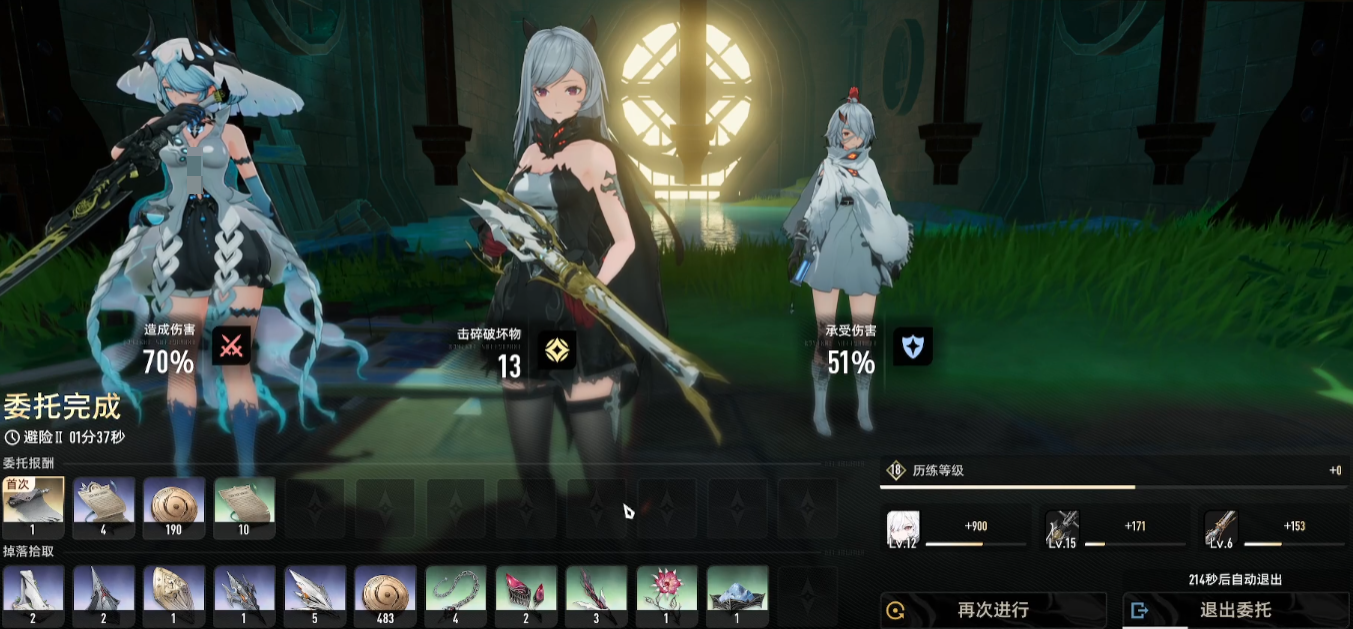Select the Lv.15 weapon thumbnail
This screenshot has height=629, width=1353.
pos(1062,528)
